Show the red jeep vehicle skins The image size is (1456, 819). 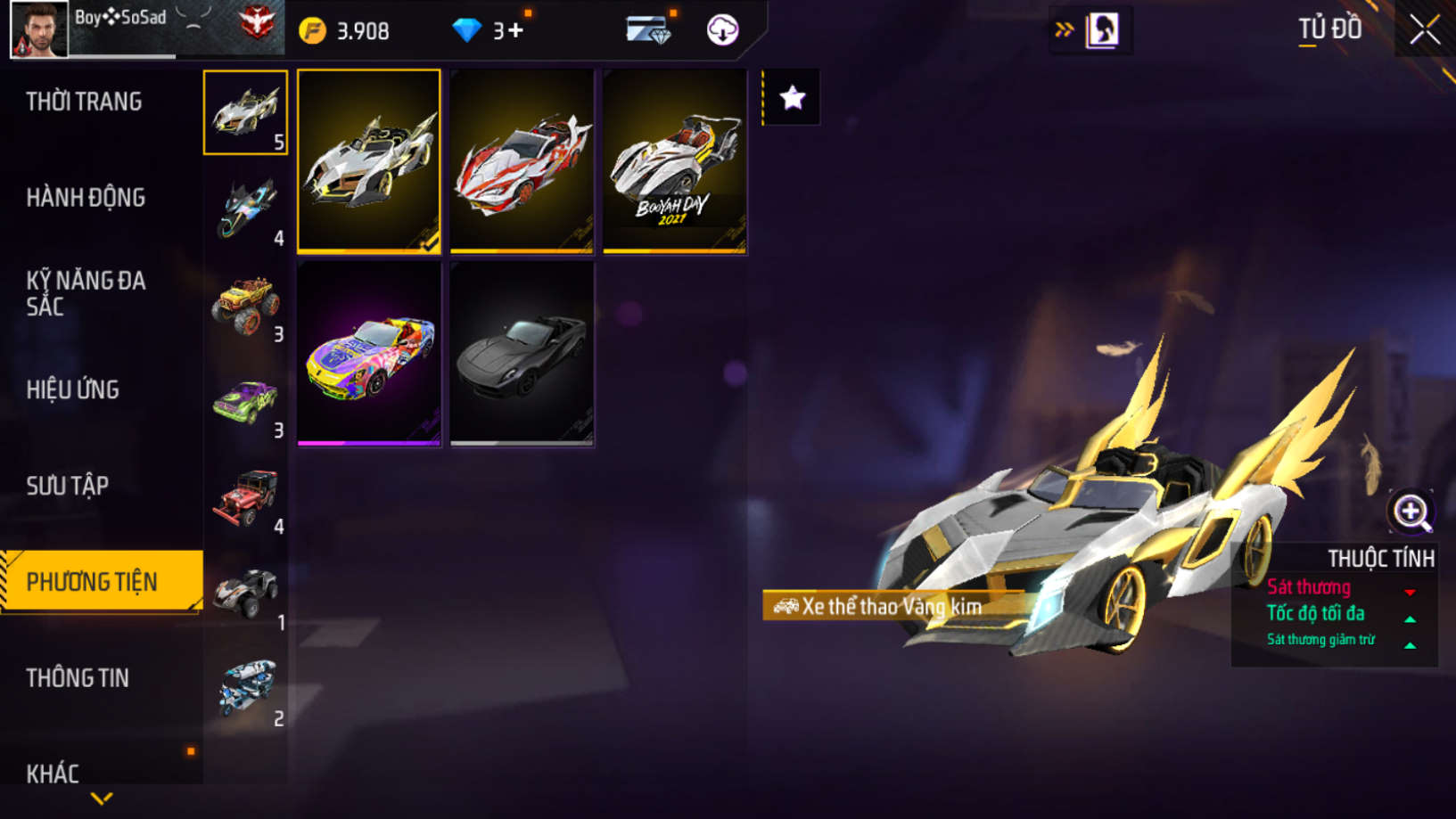pyautogui.click(x=246, y=497)
